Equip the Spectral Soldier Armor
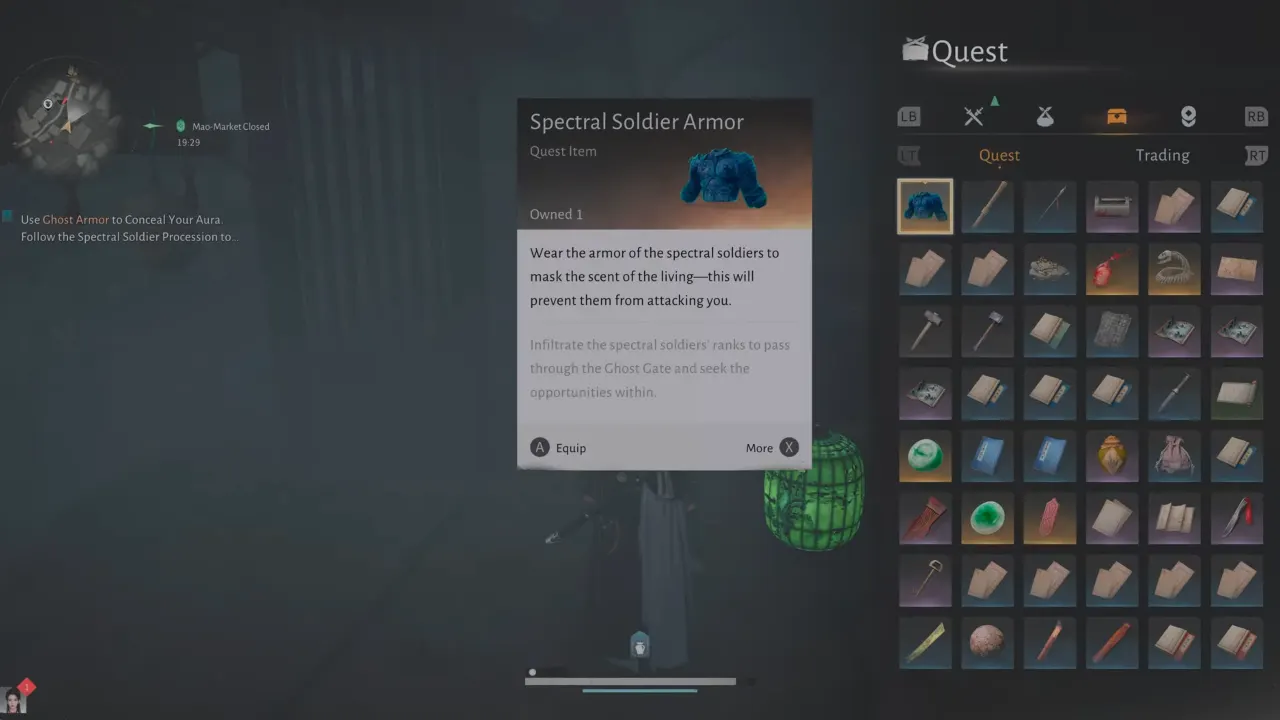The width and height of the screenshot is (1280, 720). 558,447
